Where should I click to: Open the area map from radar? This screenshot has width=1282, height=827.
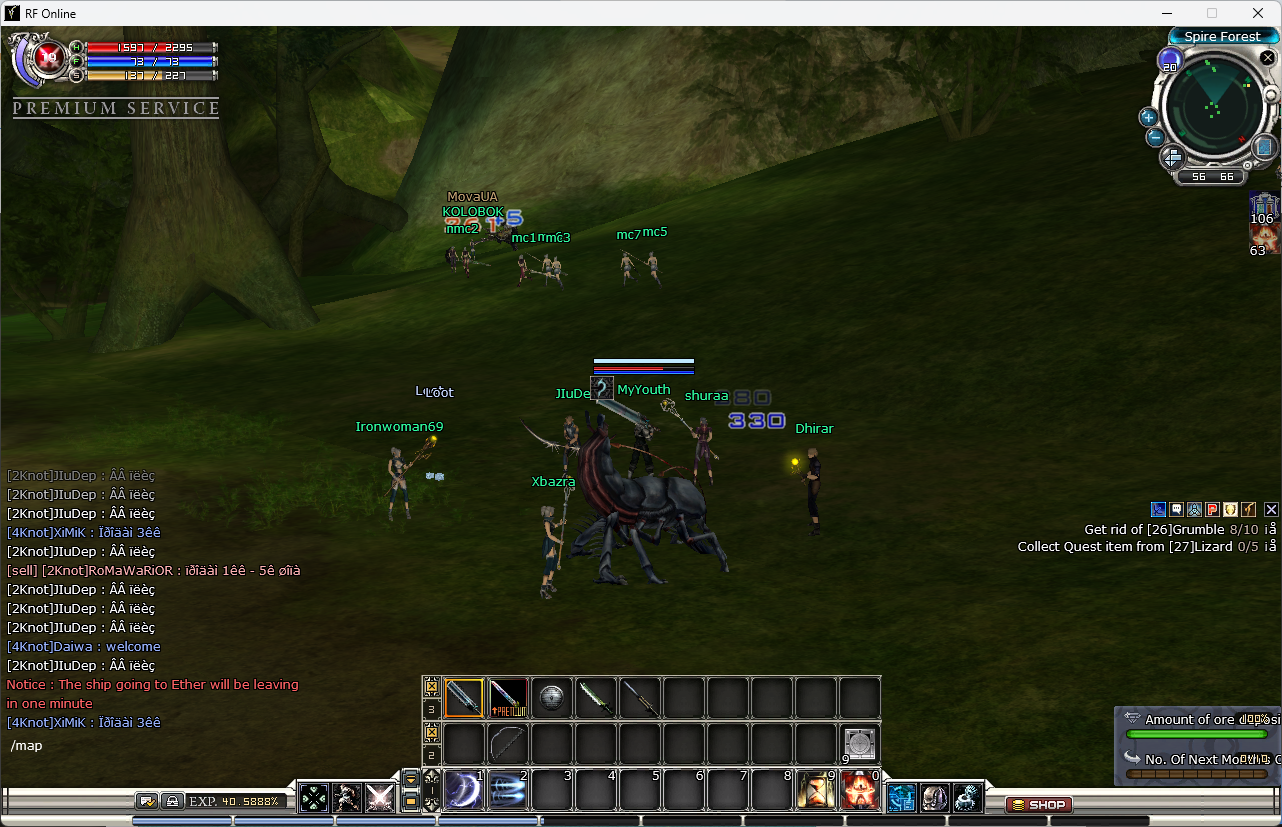1263,148
